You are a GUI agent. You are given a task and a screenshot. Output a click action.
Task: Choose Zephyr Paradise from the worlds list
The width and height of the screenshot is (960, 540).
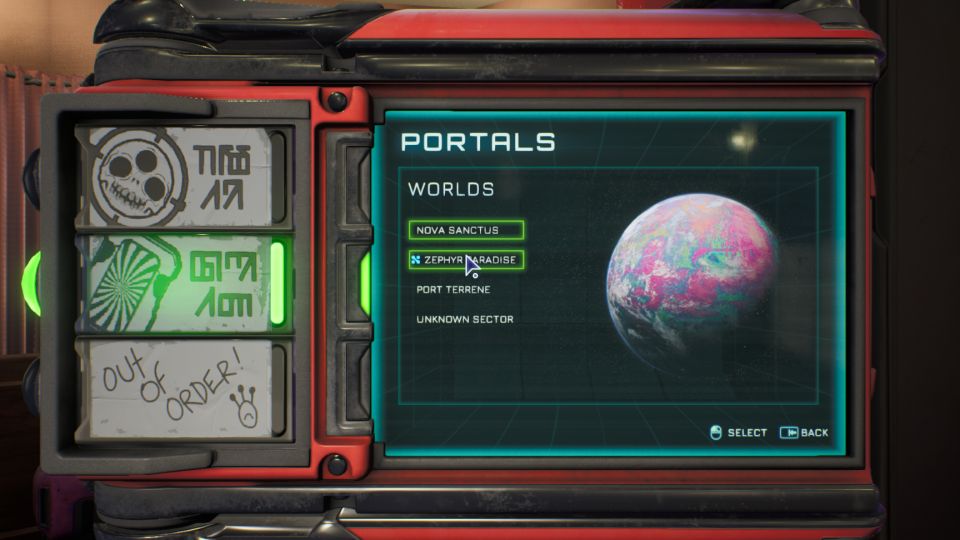coord(466,260)
